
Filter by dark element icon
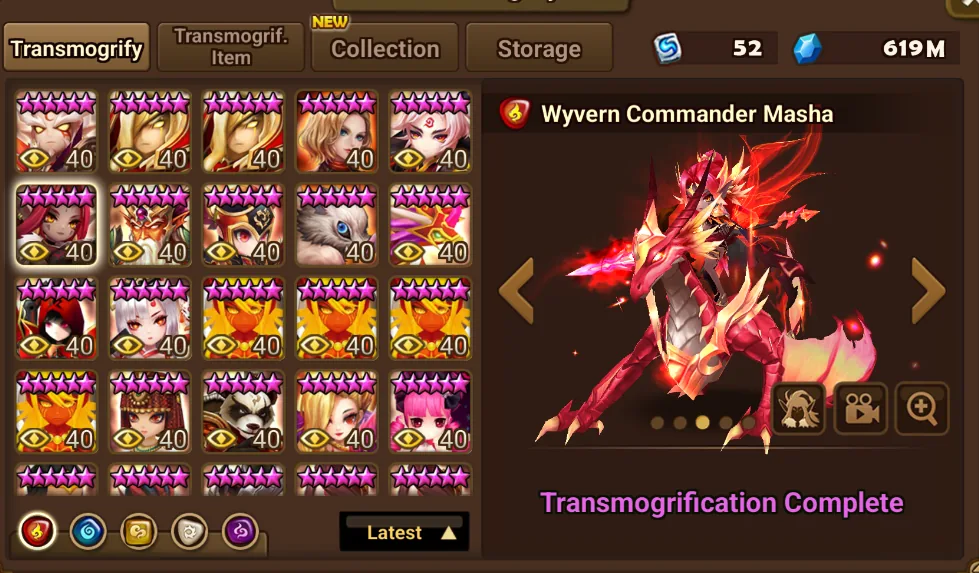pyautogui.click(x=240, y=532)
